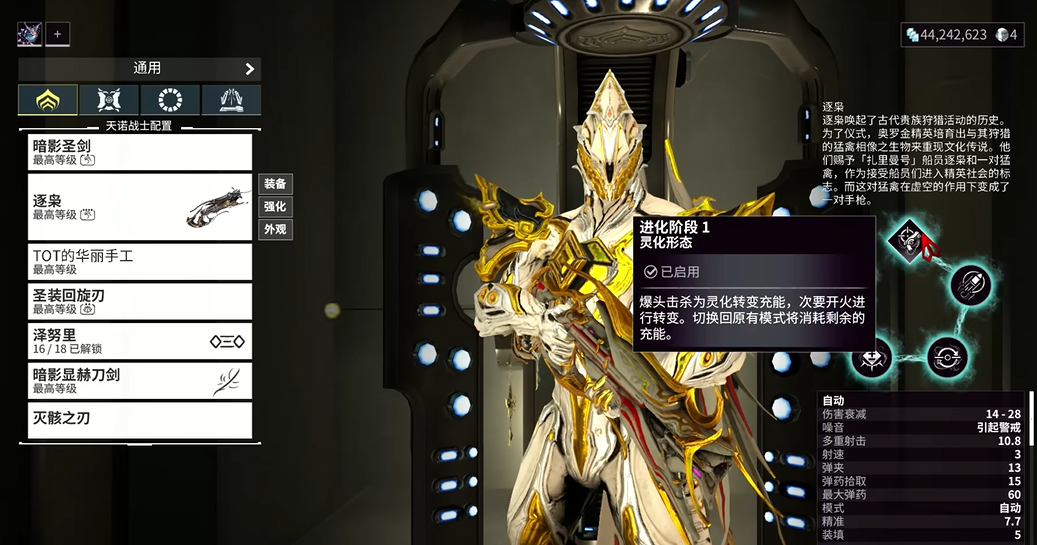Open the player avatar icon

[x=29, y=34]
